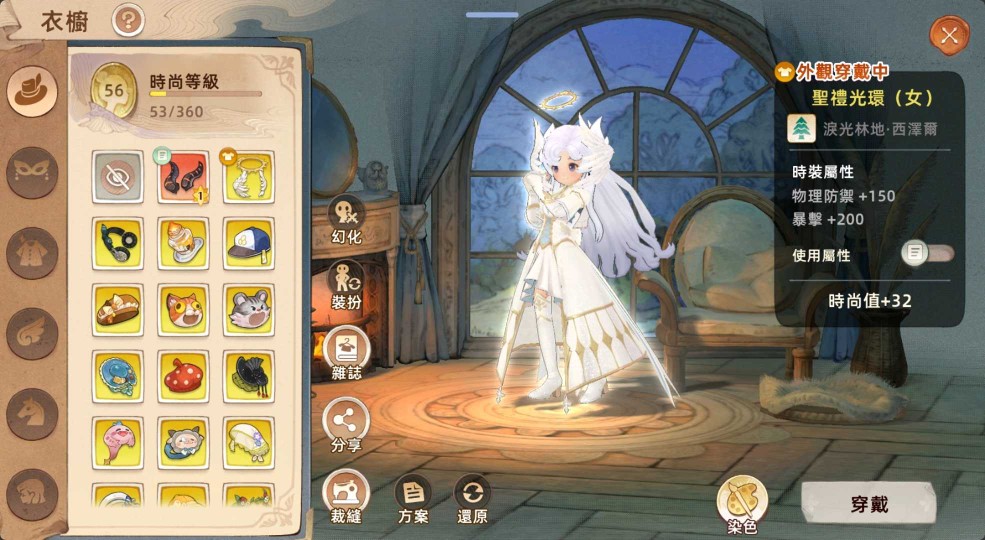Tap the 分享 share button
Screen dimensions: 985x540
click(x=346, y=423)
